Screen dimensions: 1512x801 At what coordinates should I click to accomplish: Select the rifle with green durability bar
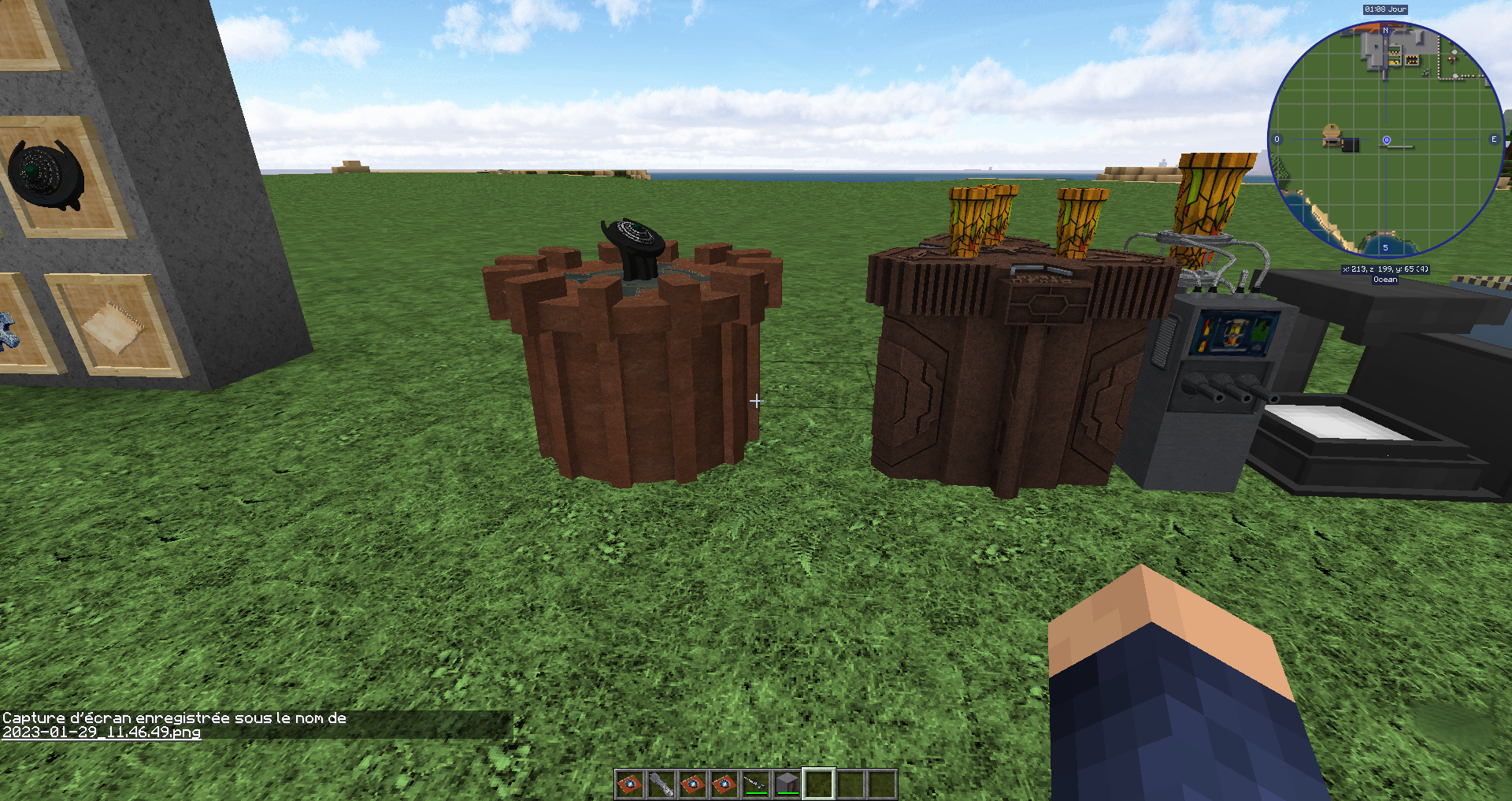754,783
